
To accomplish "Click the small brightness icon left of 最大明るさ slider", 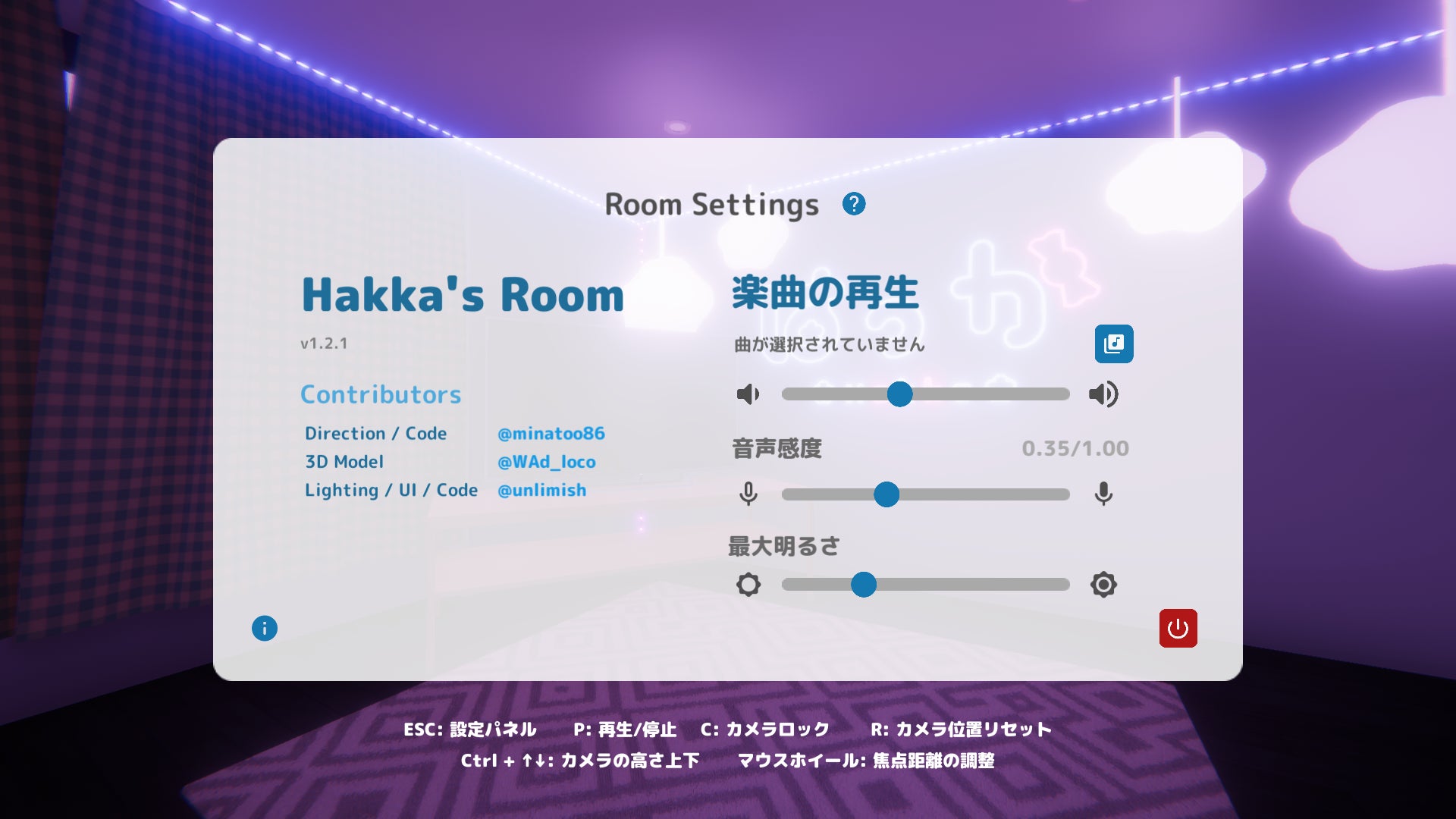I will pyautogui.click(x=748, y=585).
